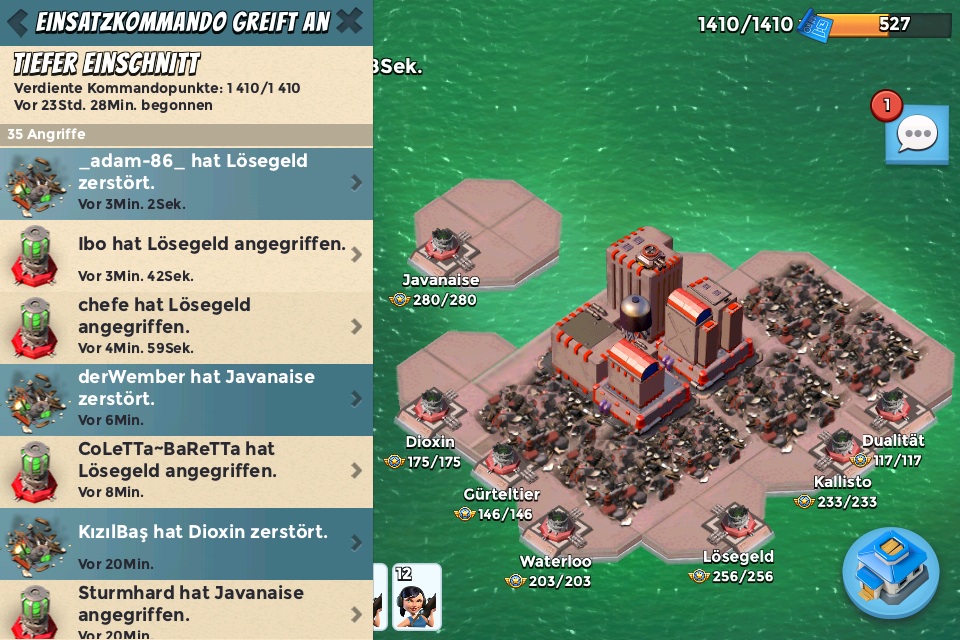The width and height of the screenshot is (960, 640).
Task: Go back with the left arrow
Action: tap(17, 22)
